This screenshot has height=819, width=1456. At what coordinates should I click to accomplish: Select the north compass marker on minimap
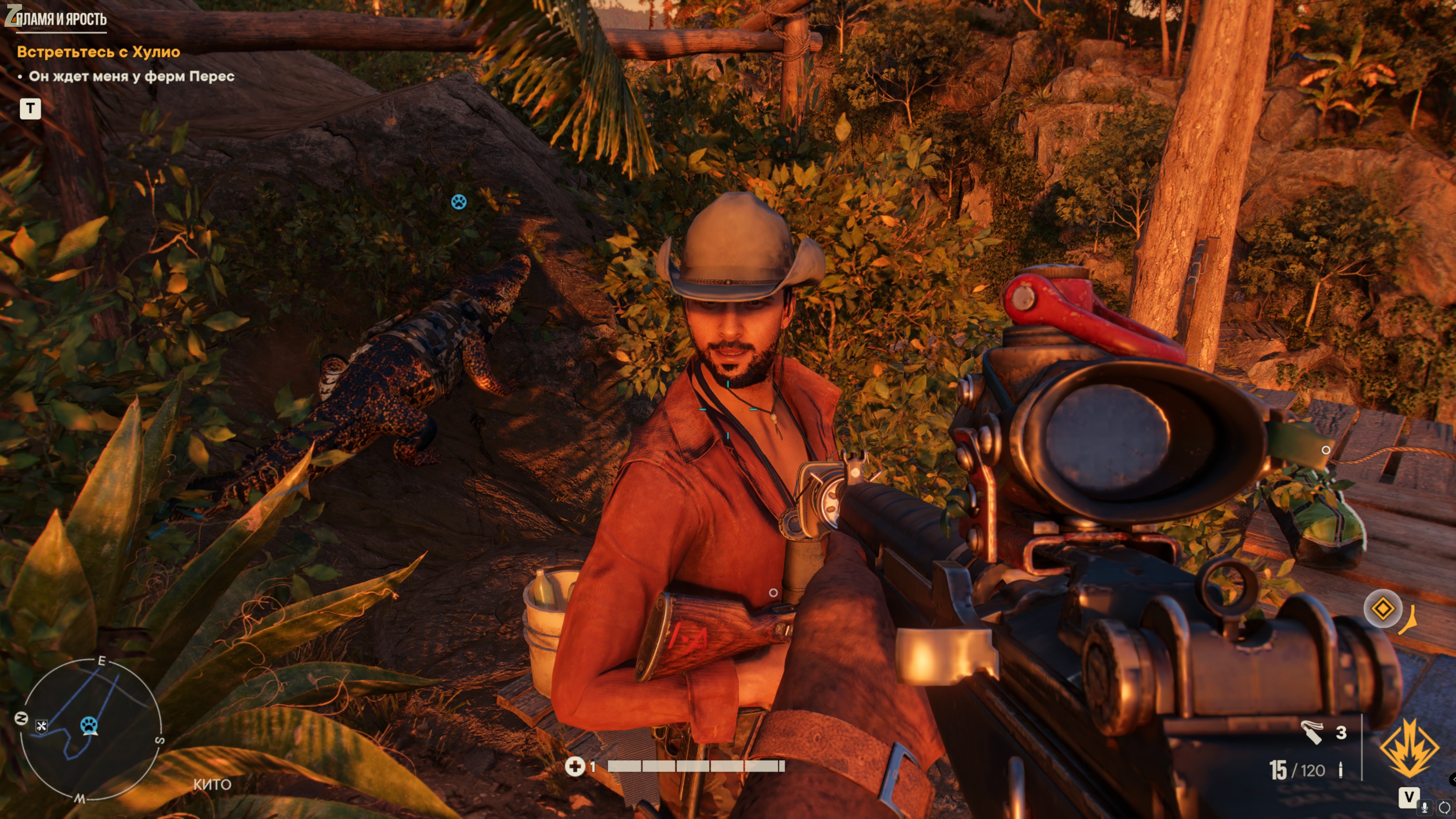21,719
